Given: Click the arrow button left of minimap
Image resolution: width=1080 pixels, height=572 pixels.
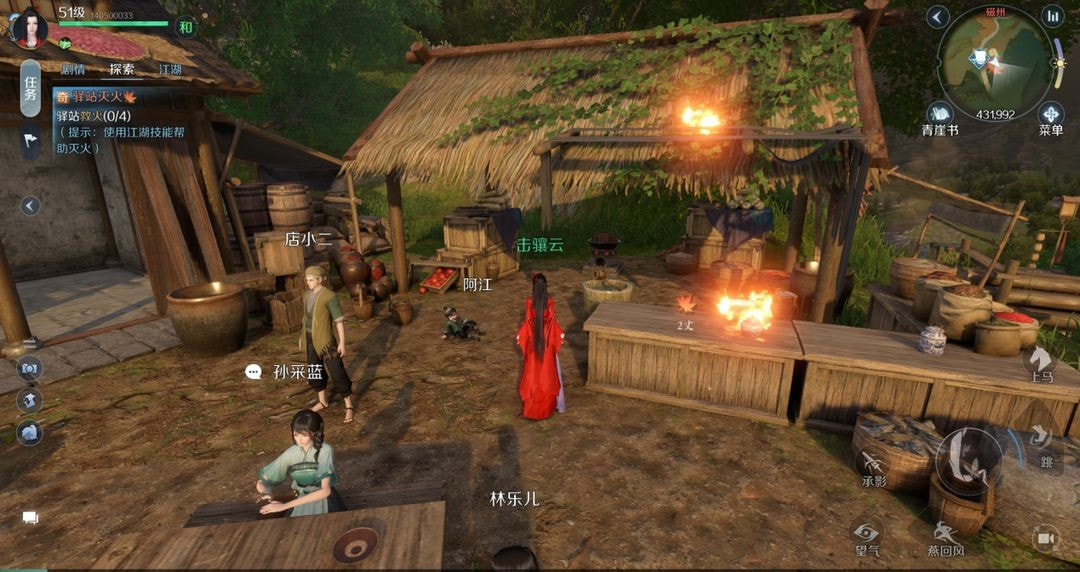Looking at the screenshot, I should [937, 17].
